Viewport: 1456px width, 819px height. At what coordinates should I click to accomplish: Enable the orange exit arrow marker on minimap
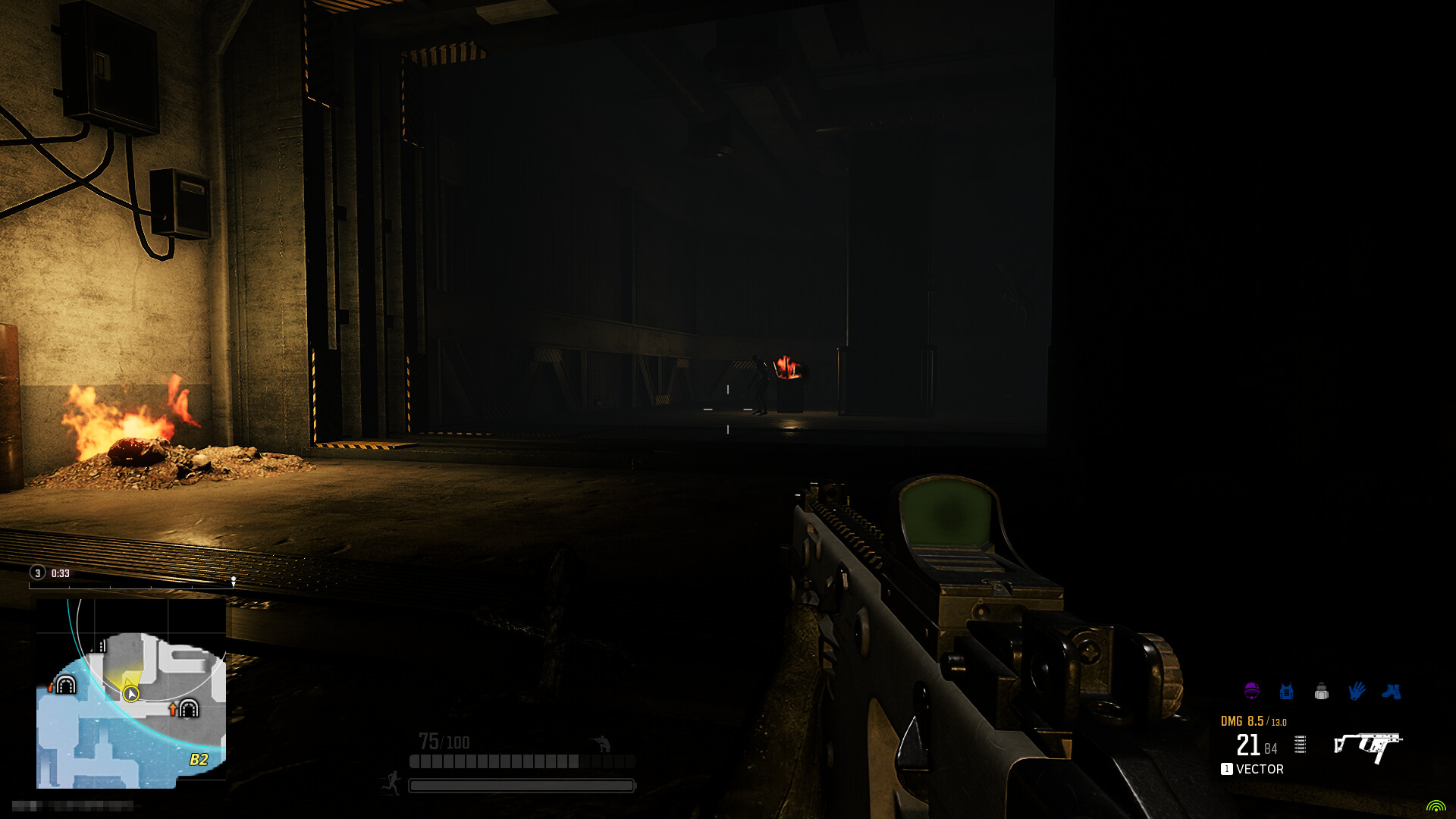coord(173,708)
